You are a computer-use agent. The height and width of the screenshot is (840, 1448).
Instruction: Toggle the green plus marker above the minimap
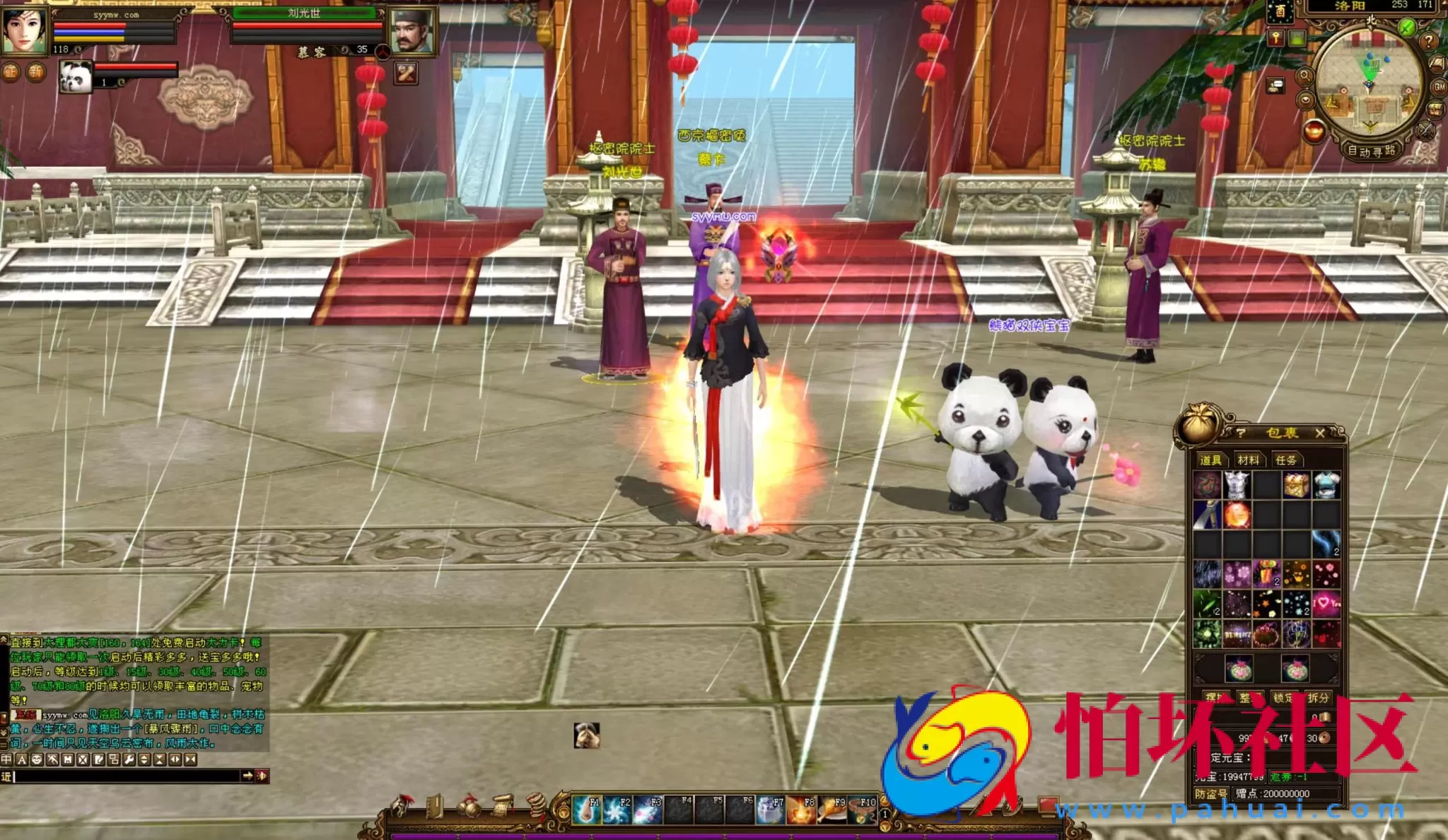pos(1407,27)
